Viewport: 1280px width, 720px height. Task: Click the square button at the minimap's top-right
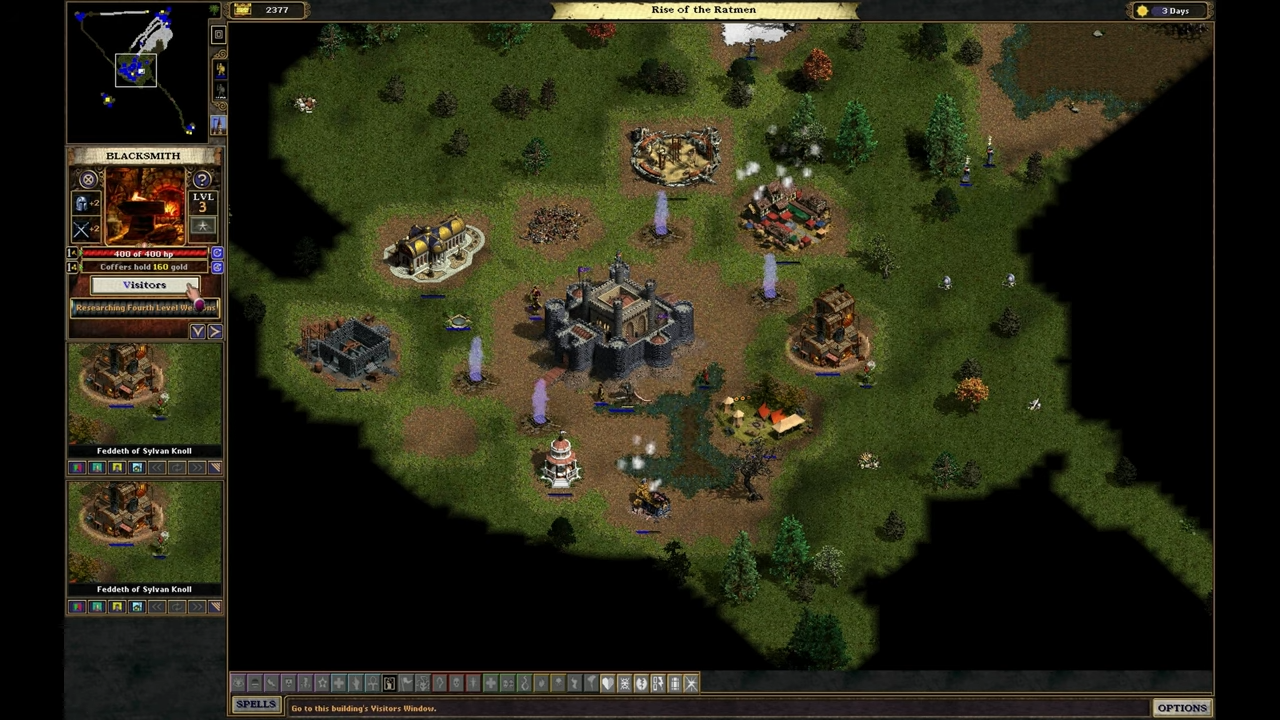pos(218,35)
